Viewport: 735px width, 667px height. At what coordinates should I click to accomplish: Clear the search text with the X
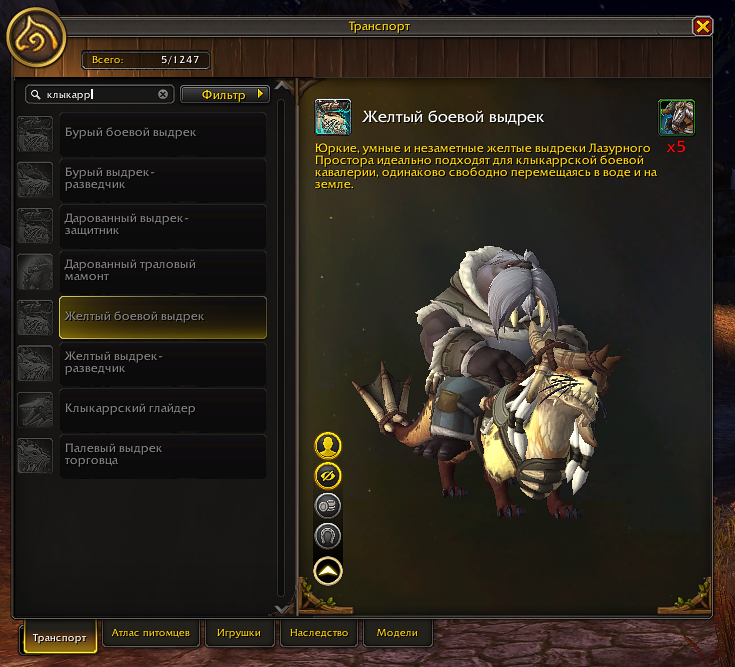pyautogui.click(x=163, y=95)
